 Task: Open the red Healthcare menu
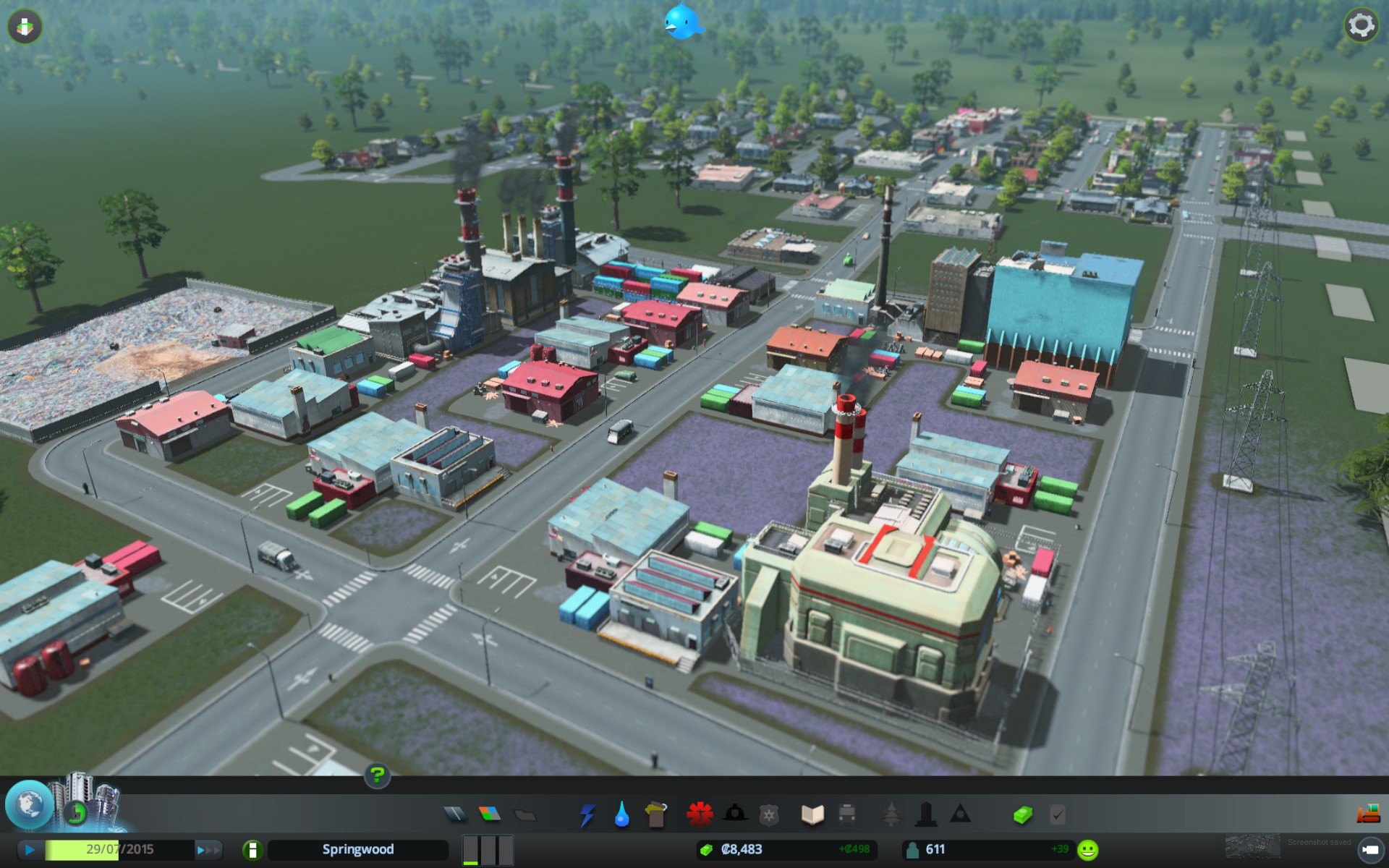pos(700,814)
